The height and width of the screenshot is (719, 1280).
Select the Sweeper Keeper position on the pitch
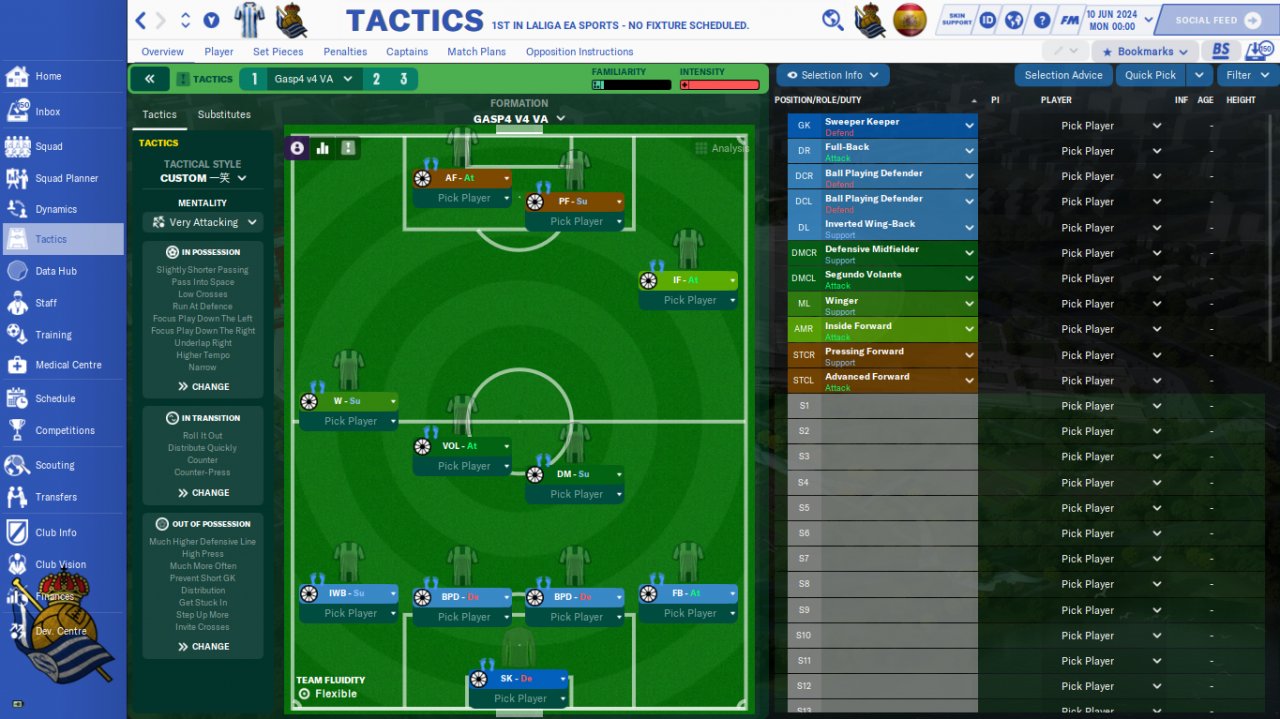(518, 679)
